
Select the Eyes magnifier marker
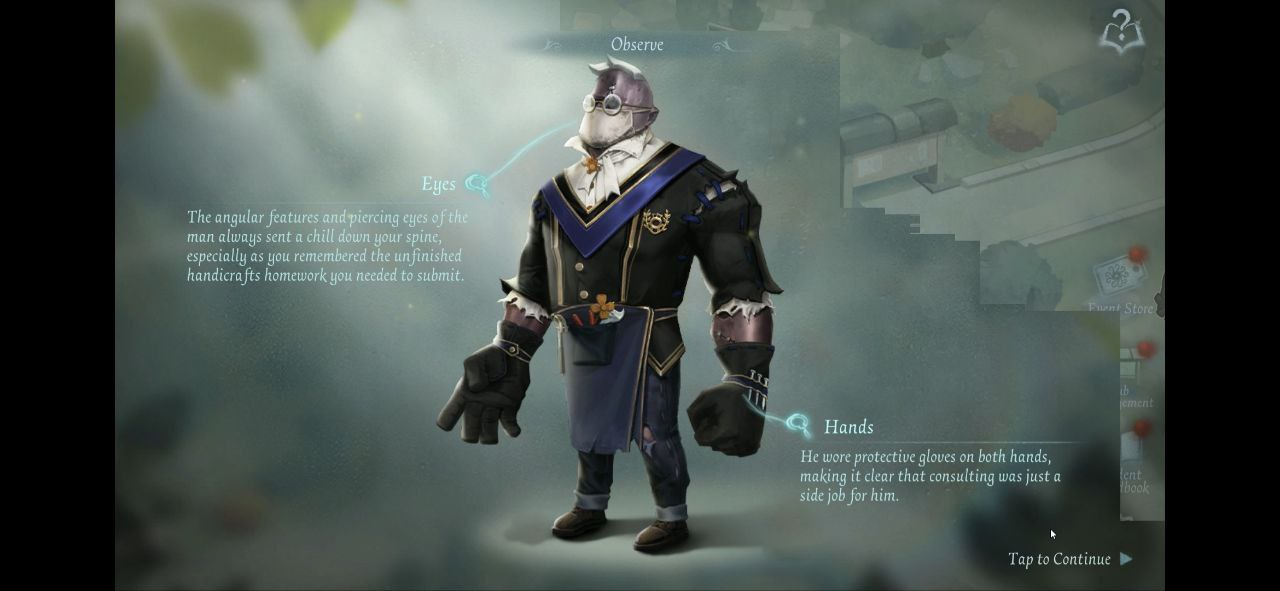(x=477, y=184)
